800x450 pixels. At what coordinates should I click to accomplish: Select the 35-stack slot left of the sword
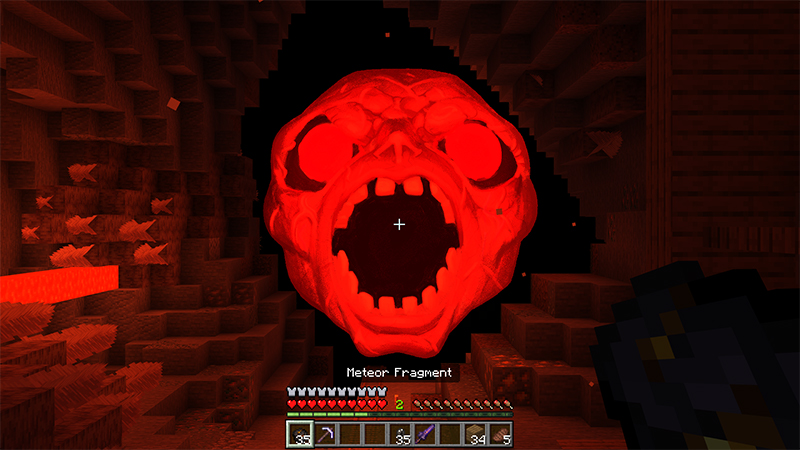pyautogui.click(x=400, y=434)
